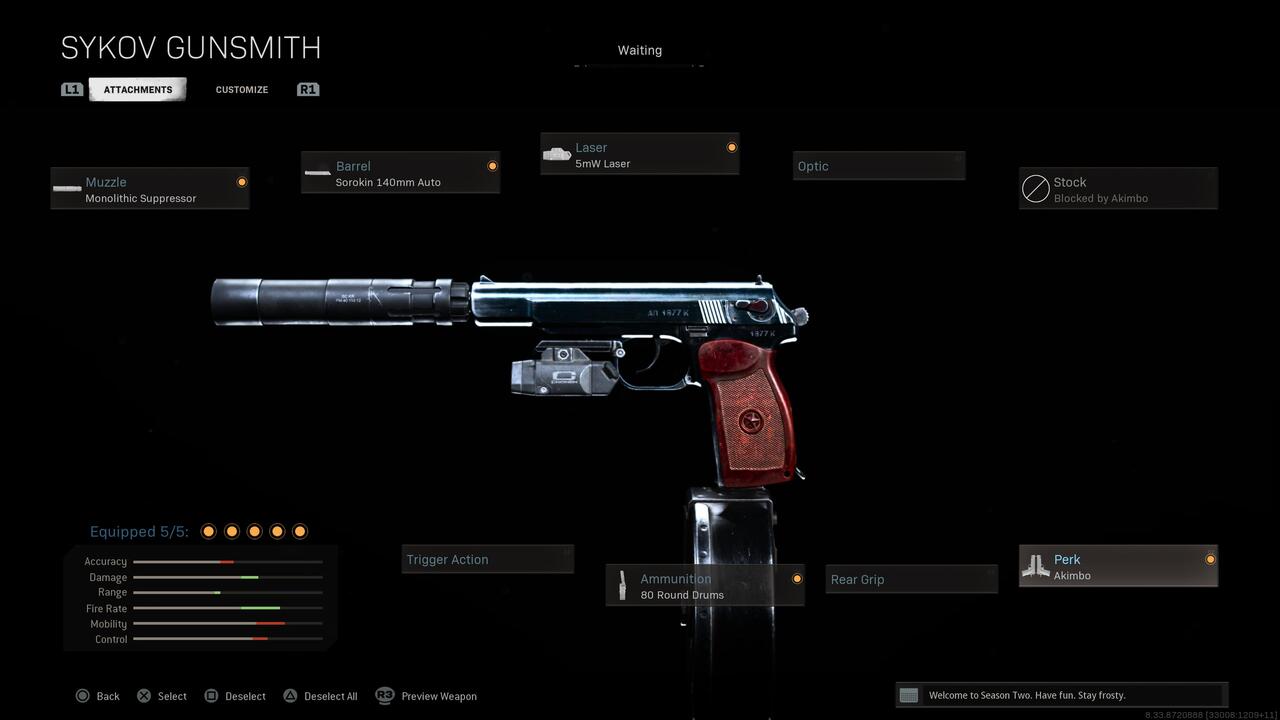Open the Customize tab
Image resolution: width=1280 pixels, height=720 pixels.
click(242, 89)
